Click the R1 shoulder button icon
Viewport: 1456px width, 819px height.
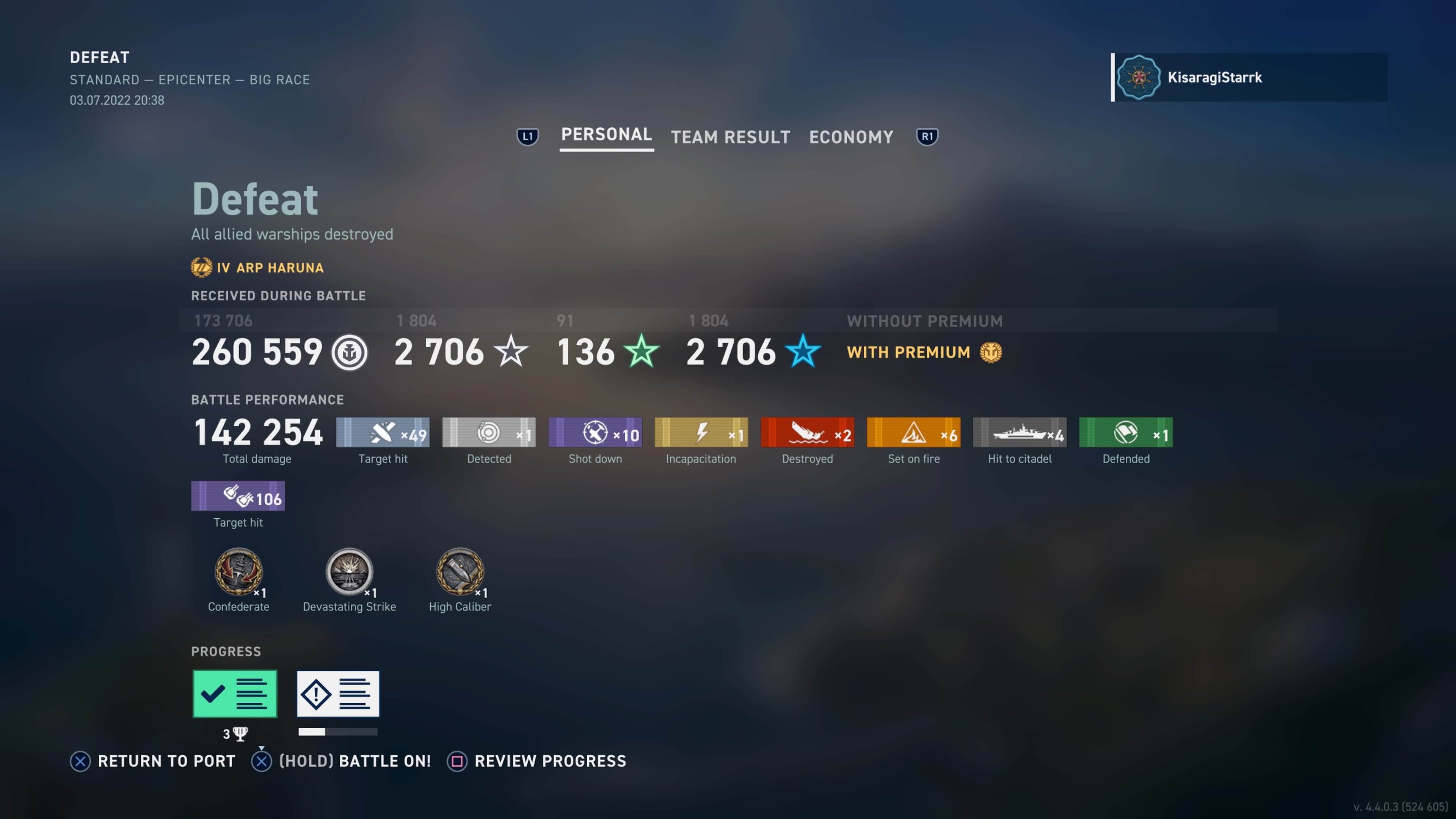point(926,136)
